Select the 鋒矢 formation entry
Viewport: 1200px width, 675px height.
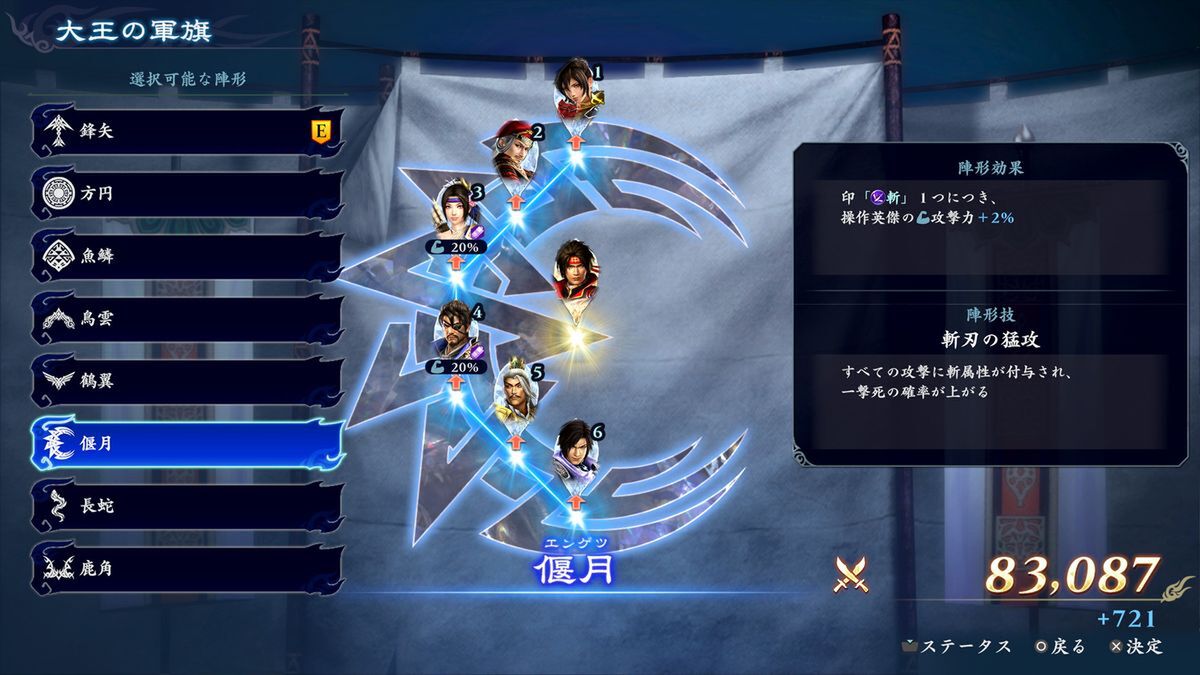point(185,131)
